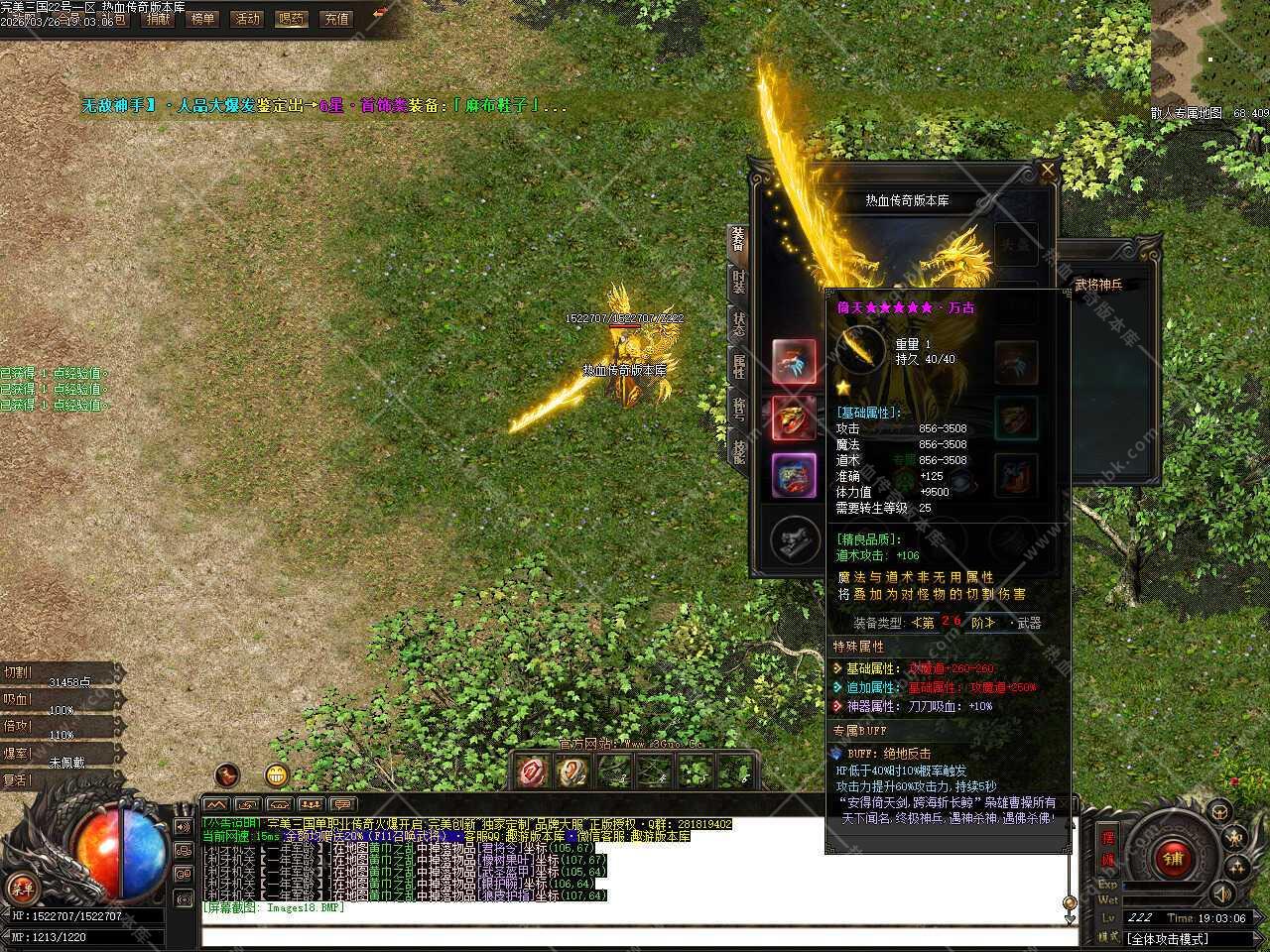This screenshot has width=1270, height=952.
Task: Click the red running figure icon
Action: 227,774
